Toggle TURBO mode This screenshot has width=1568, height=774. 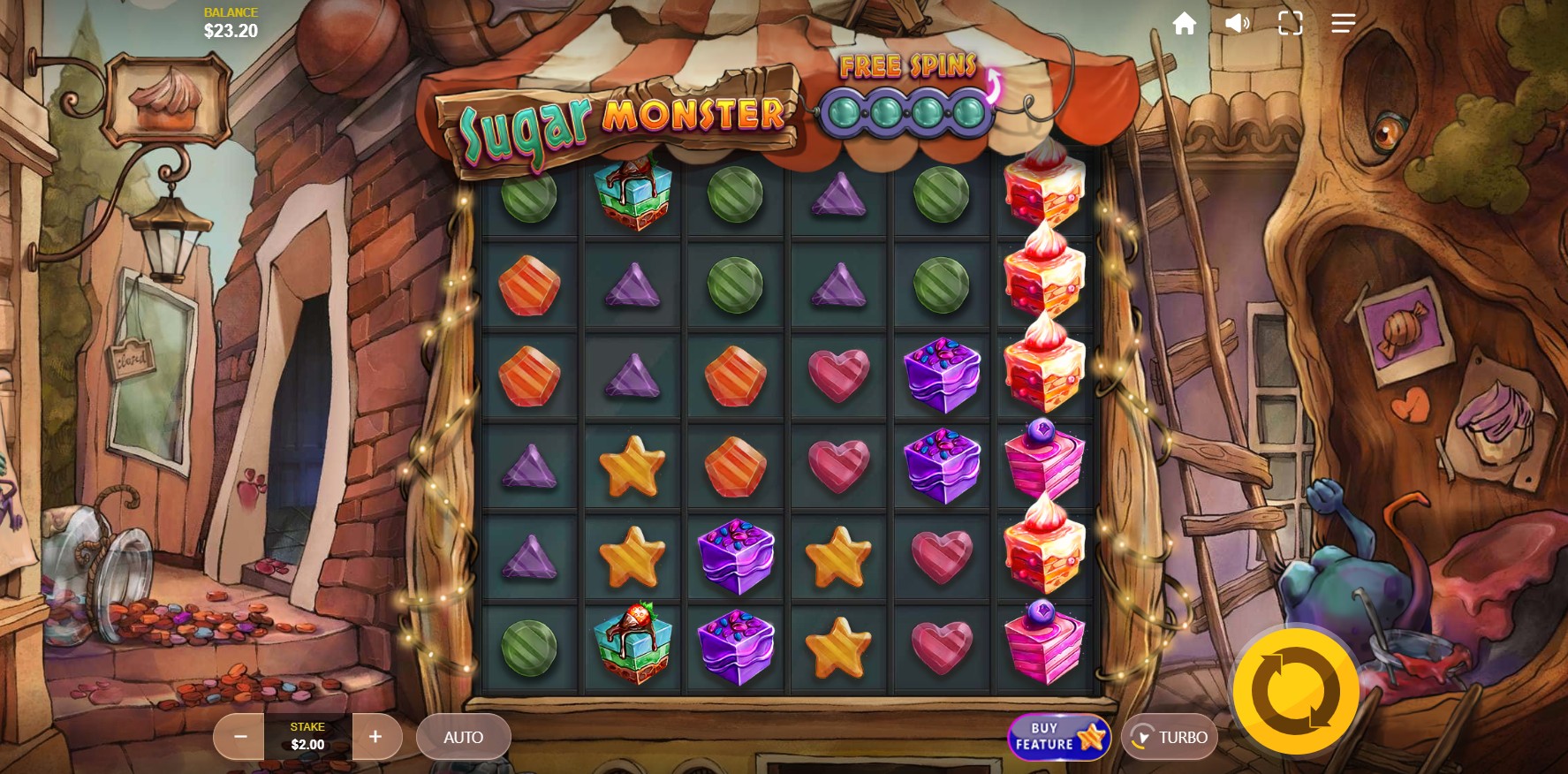1170,737
